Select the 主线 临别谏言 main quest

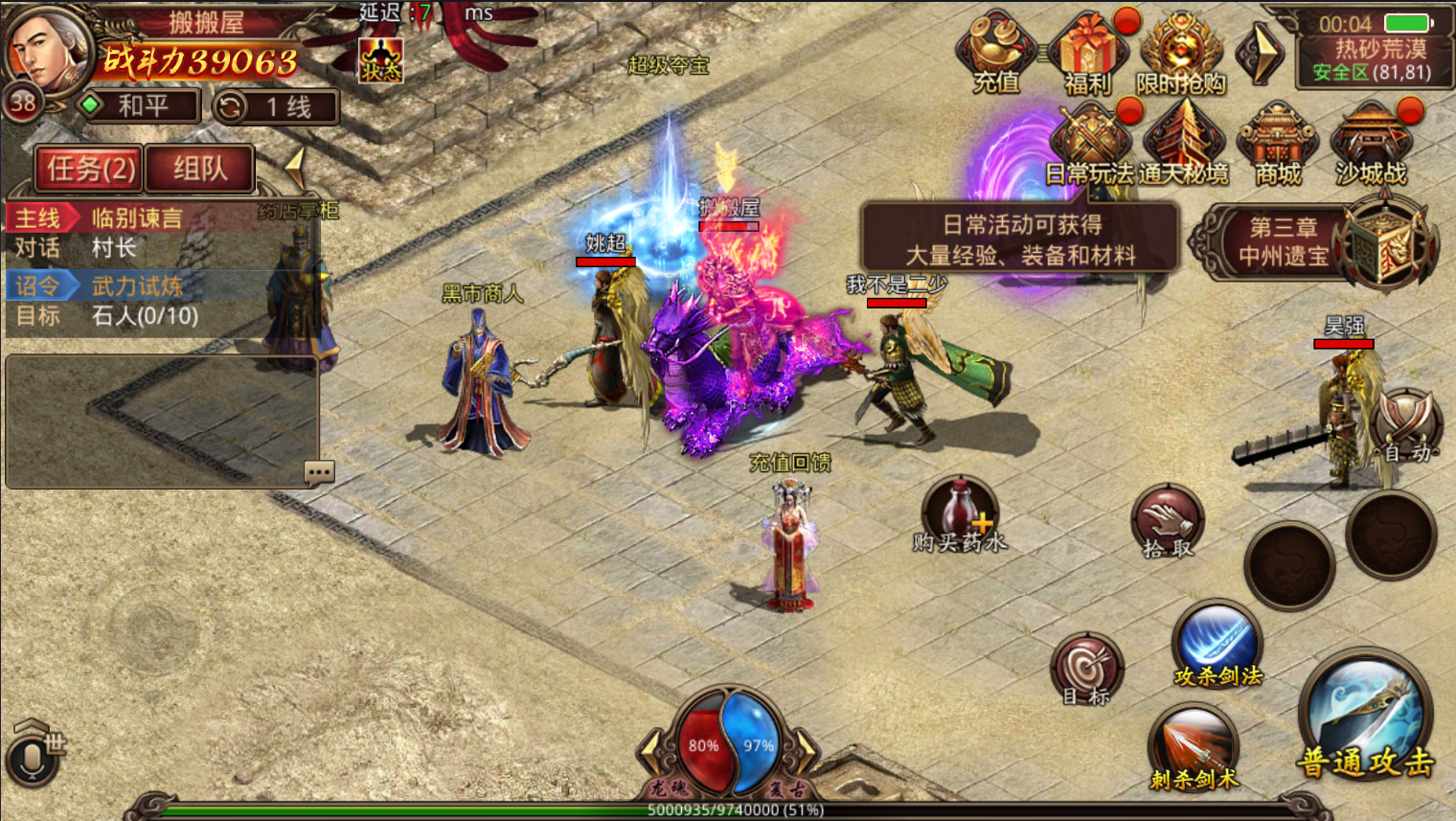click(x=134, y=218)
